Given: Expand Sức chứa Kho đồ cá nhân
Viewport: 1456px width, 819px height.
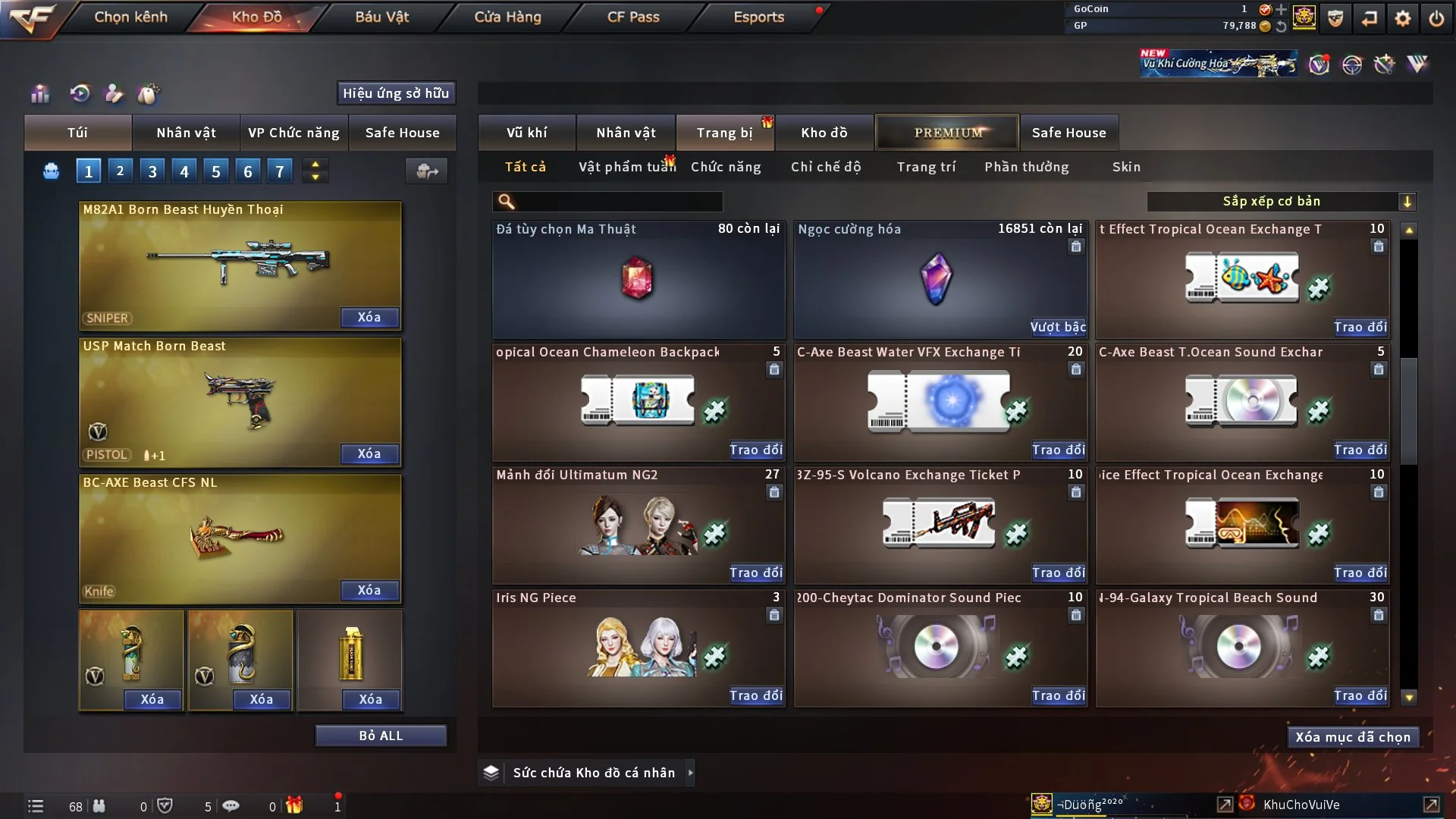Looking at the screenshot, I should click(691, 773).
